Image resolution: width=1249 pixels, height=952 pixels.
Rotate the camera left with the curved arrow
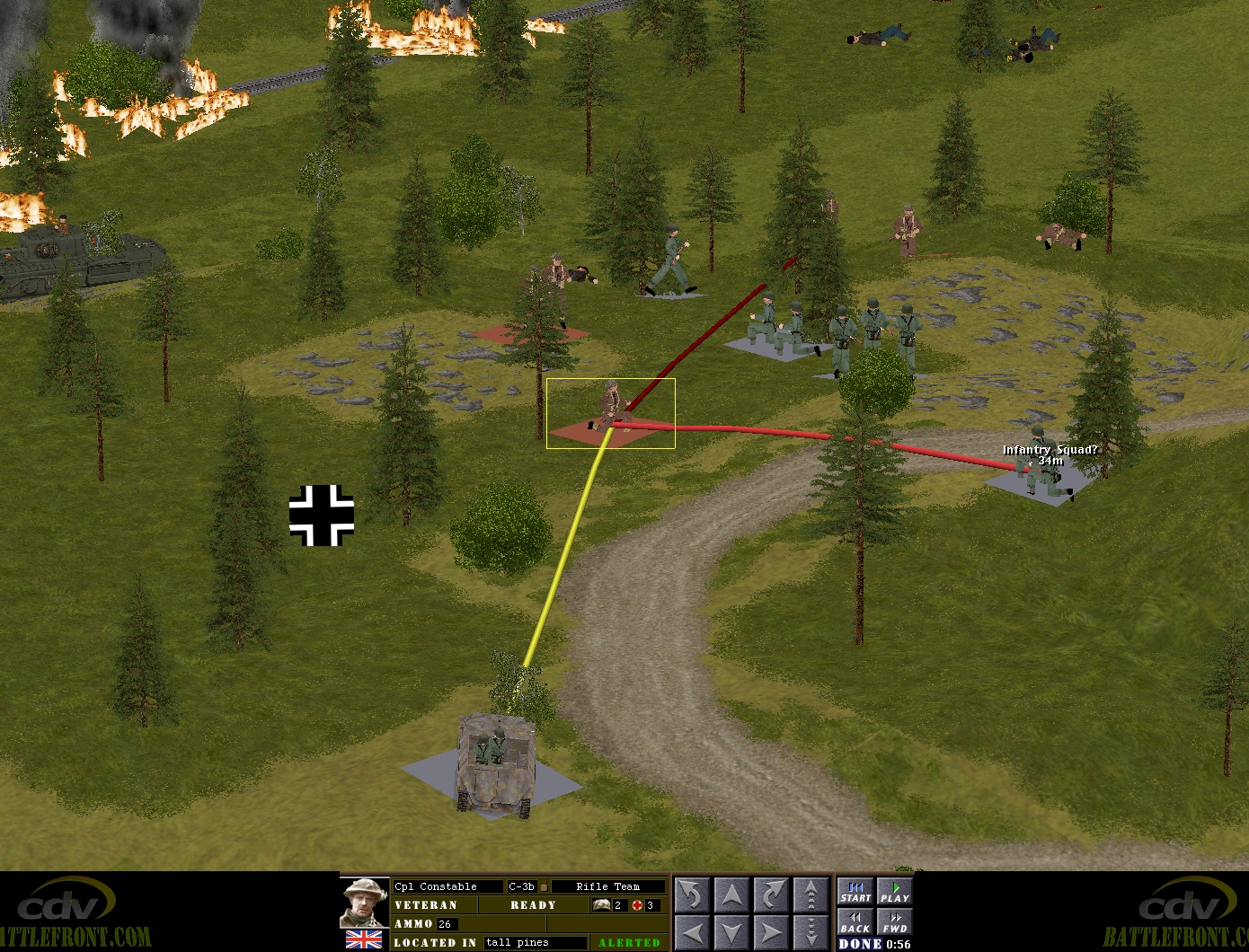coord(692,895)
